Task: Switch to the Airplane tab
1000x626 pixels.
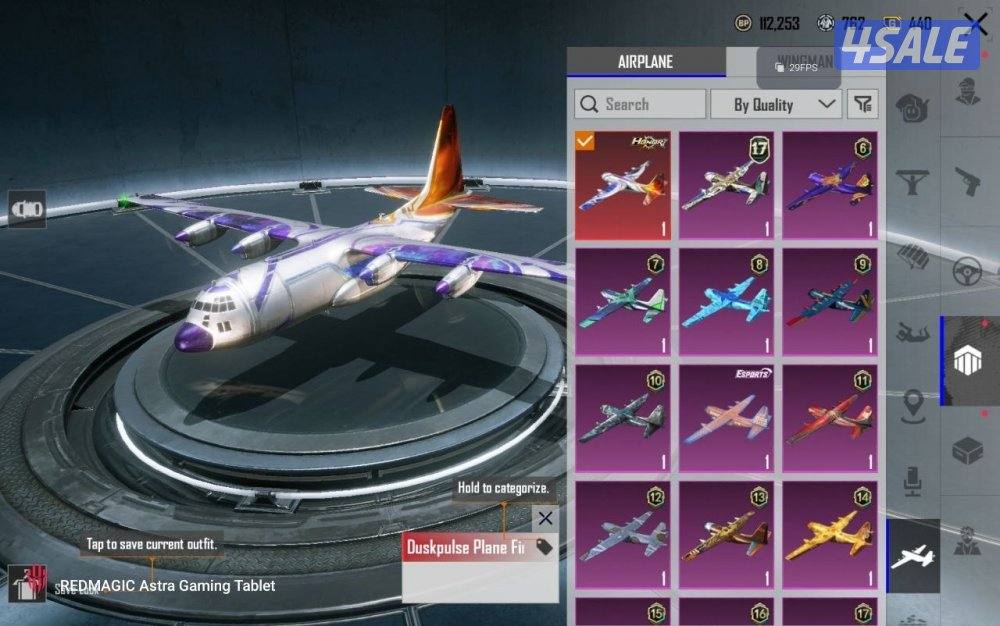Action: (645, 62)
